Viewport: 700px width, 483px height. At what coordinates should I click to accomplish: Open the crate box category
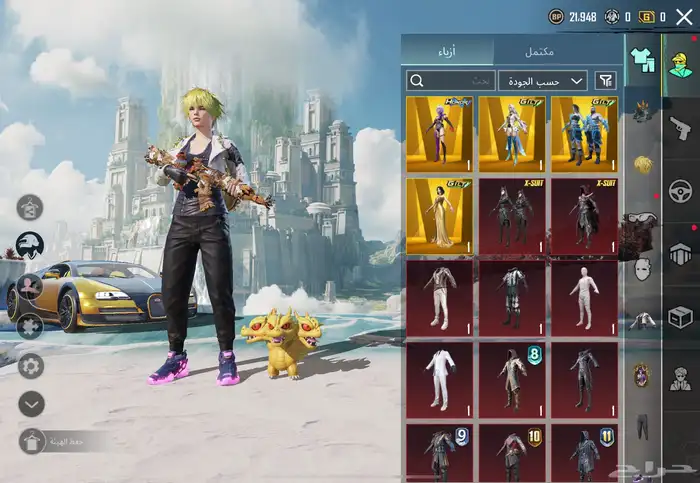click(x=681, y=316)
